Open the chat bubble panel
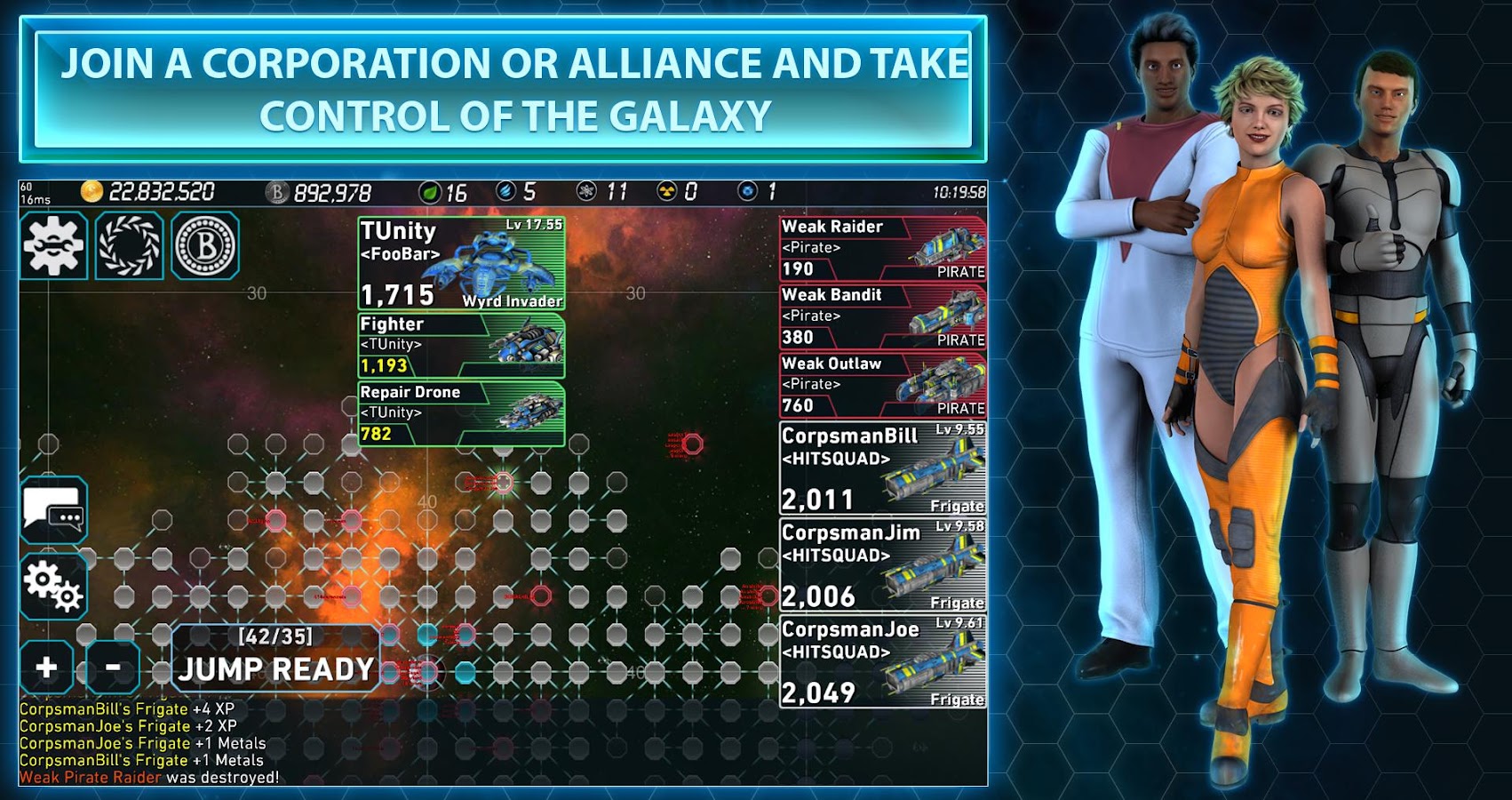Image resolution: width=1512 pixels, height=800 pixels. coord(54,510)
